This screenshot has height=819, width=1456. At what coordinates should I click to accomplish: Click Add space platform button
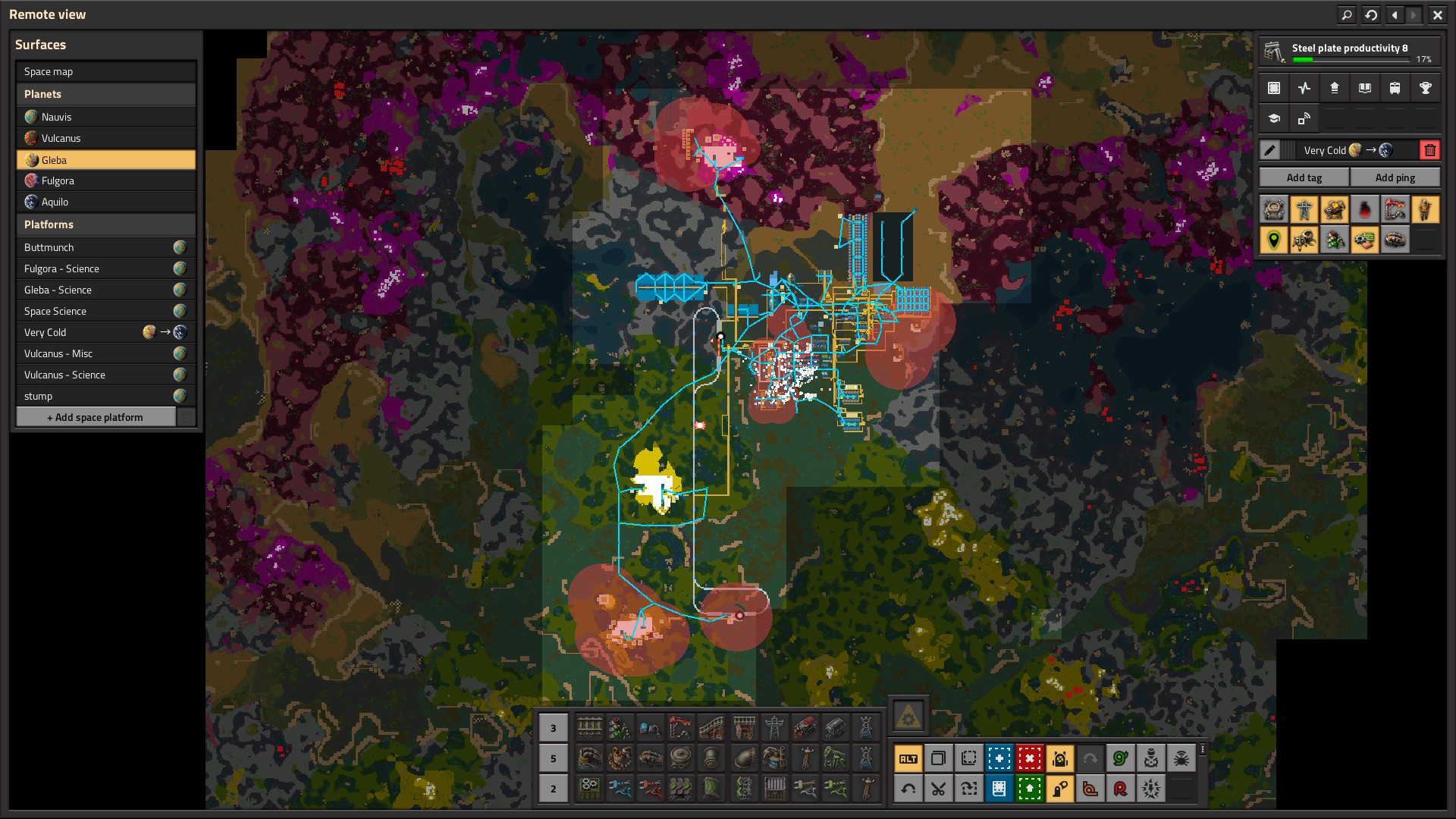pos(96,417)
